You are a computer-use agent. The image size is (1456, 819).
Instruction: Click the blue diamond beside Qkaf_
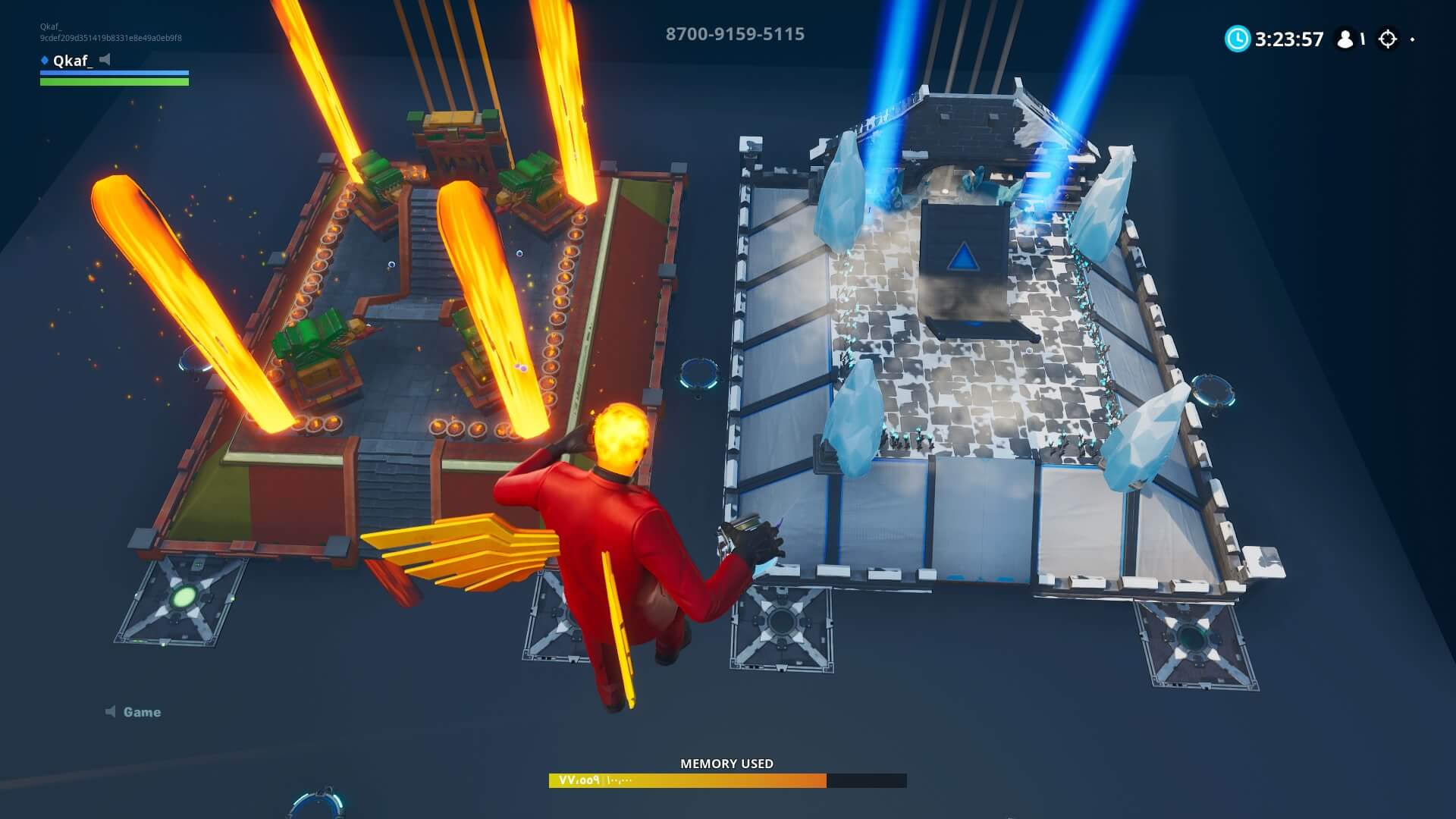pos(43,60)
